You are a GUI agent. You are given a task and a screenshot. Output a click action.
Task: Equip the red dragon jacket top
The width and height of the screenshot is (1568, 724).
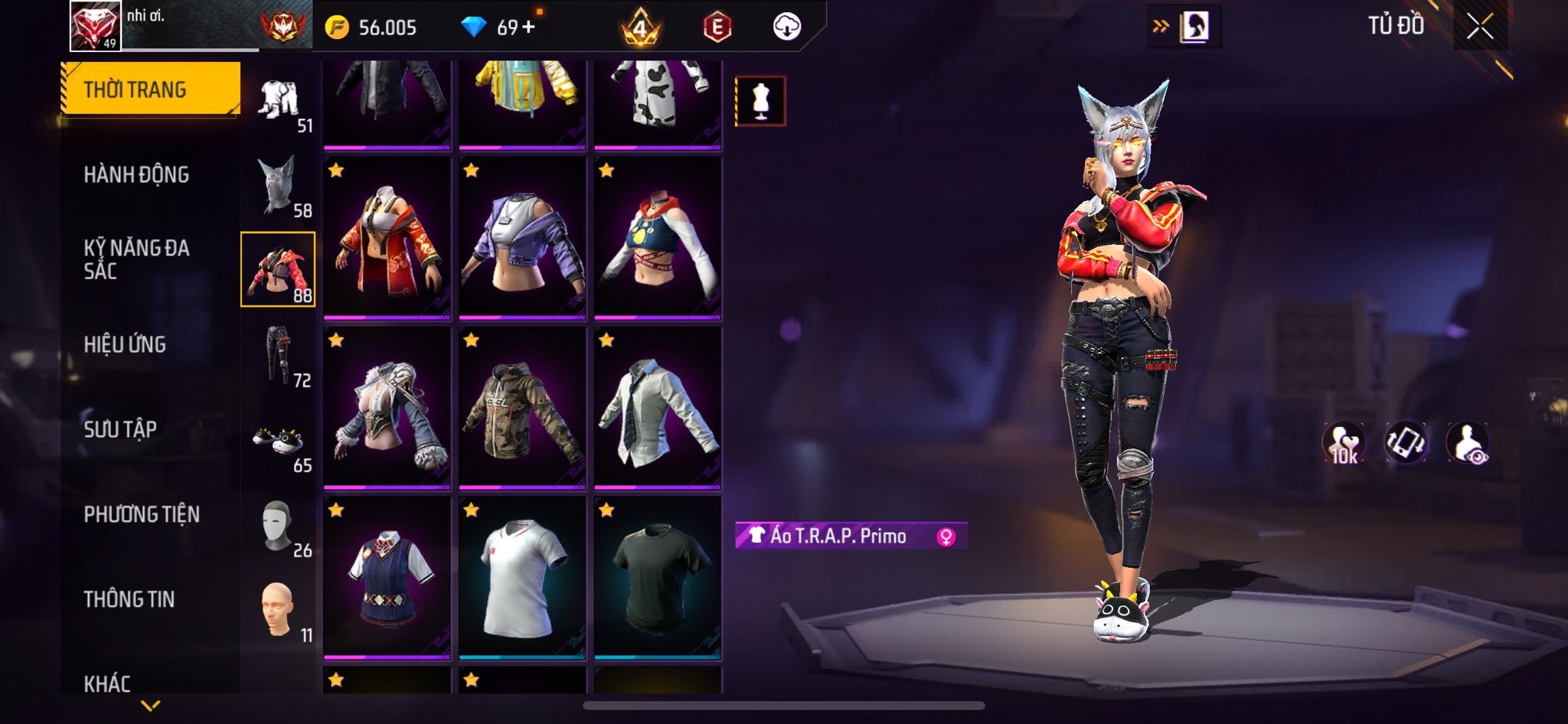tap(387, 237)
